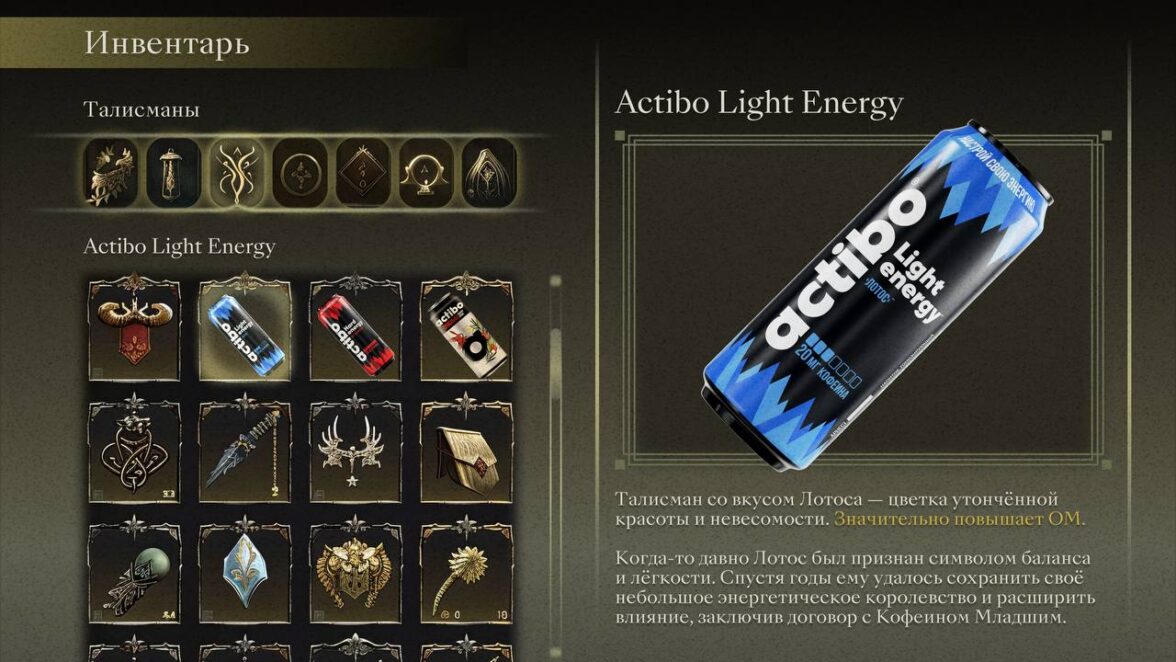The image size is (1176, 662).
Task: Switch to the circle emblem category tab
Action: point(299,173)
